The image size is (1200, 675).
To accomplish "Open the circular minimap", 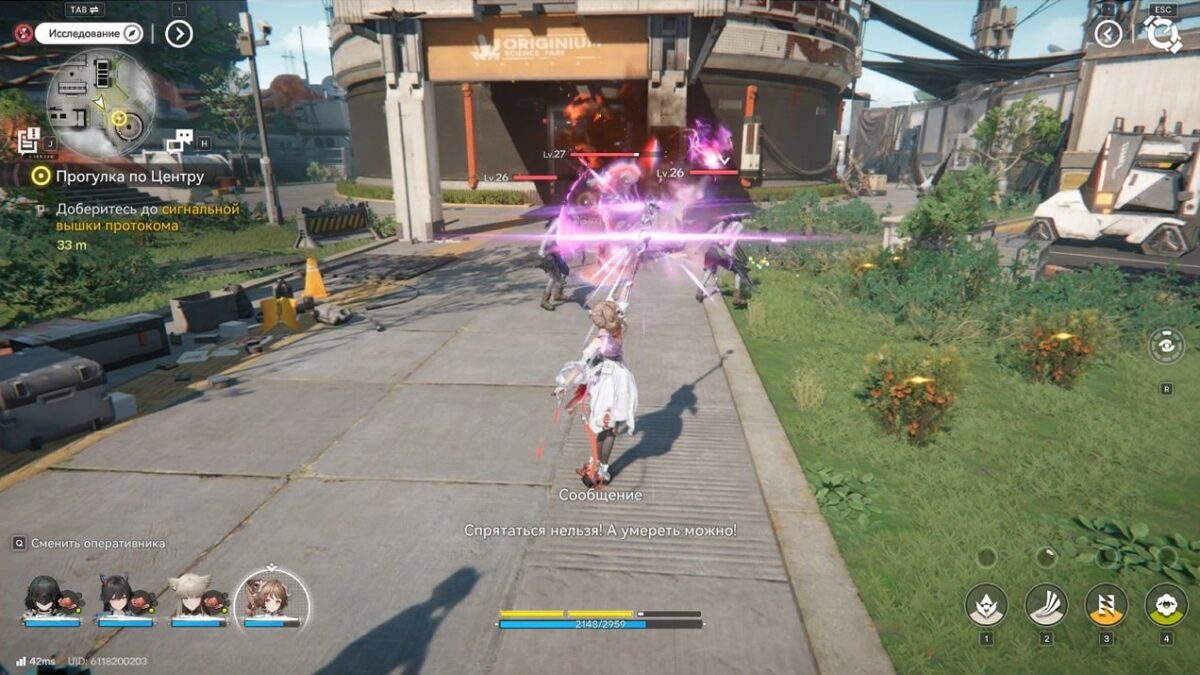I will (x=101, y=101).
